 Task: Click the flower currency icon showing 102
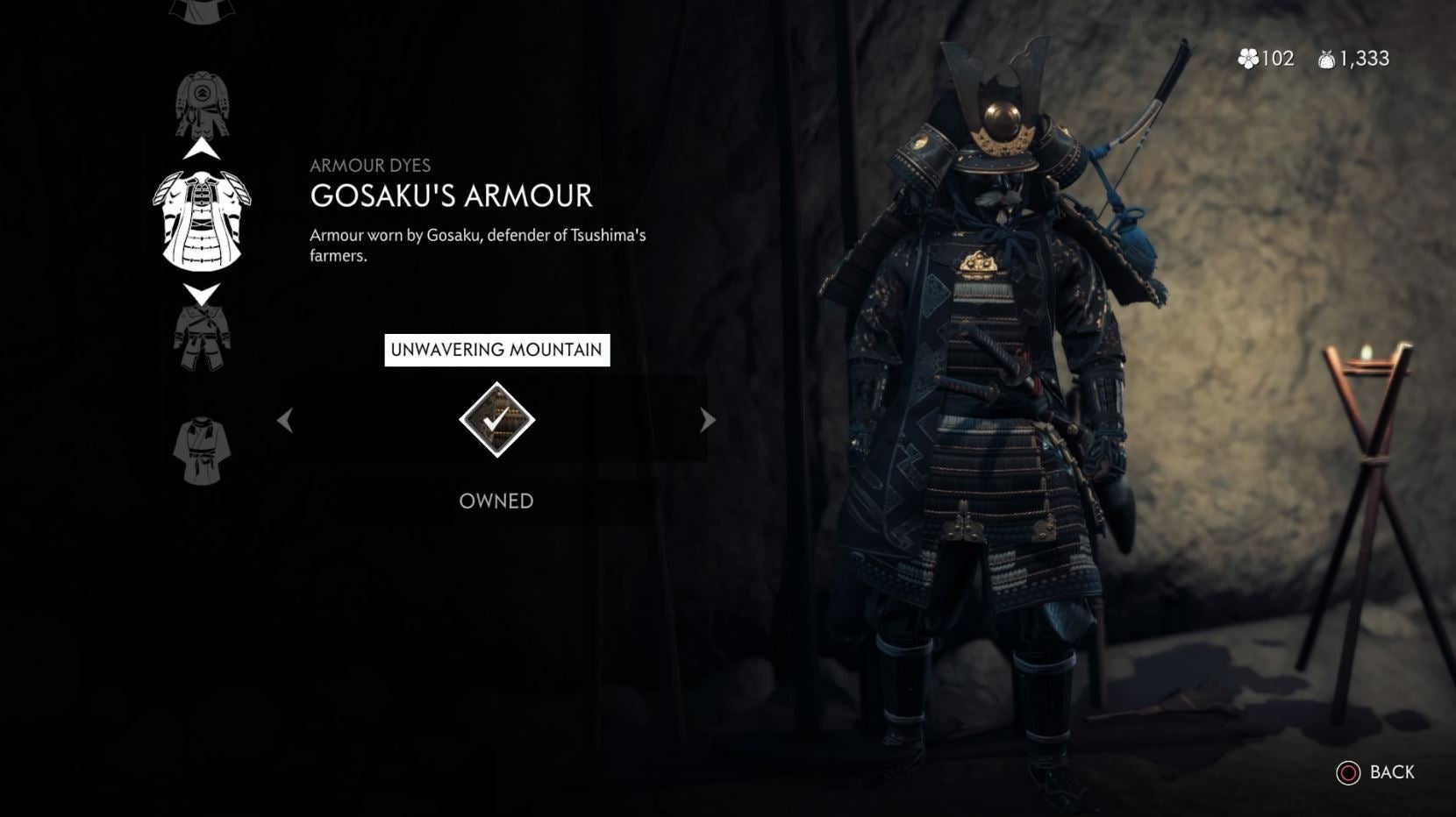click(x=1249, y=60)
